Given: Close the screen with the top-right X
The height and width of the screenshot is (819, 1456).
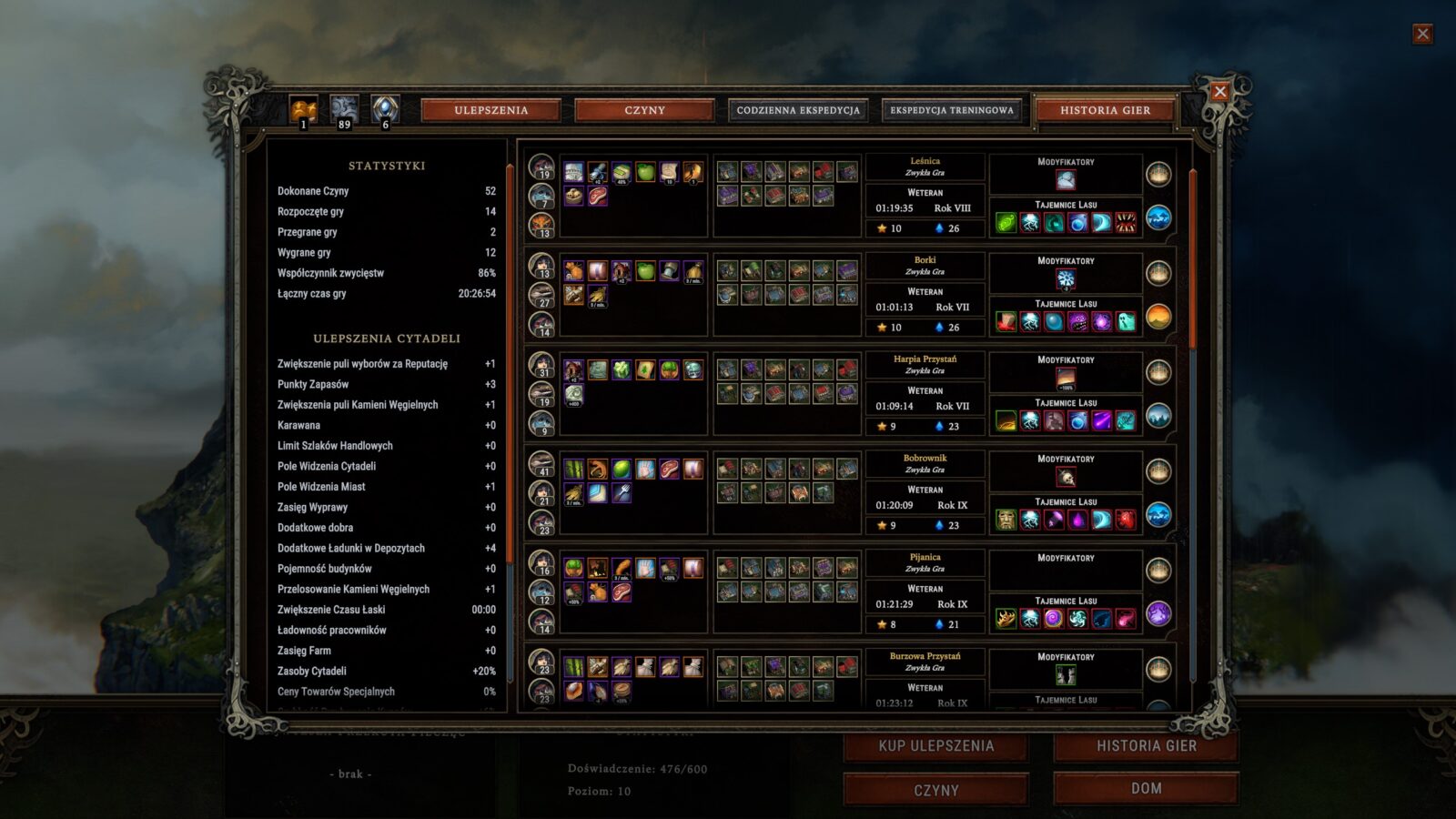Looking at the screenshot, I should [1422, 35].
